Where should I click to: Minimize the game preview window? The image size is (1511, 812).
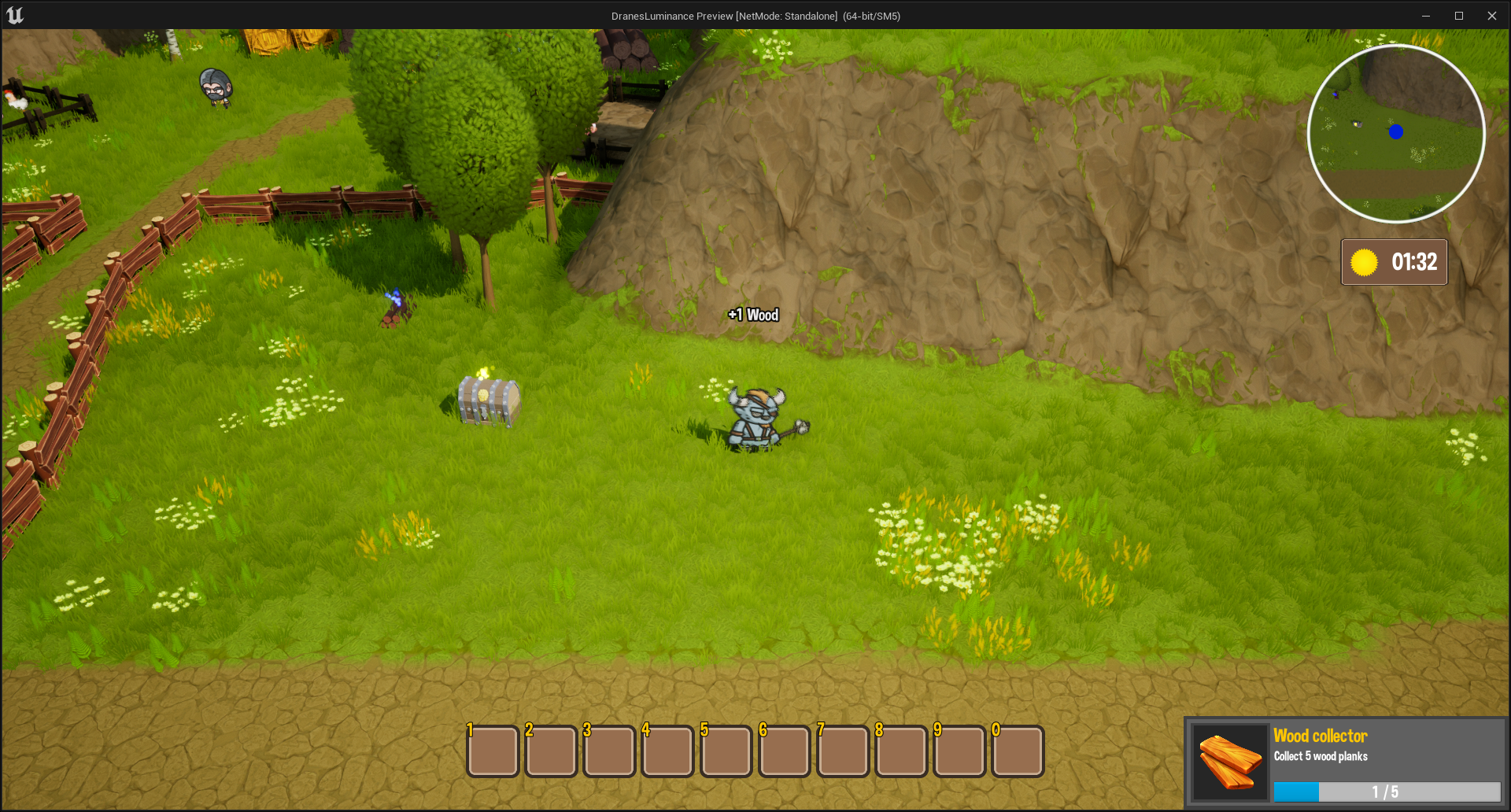click(1425, 16)
